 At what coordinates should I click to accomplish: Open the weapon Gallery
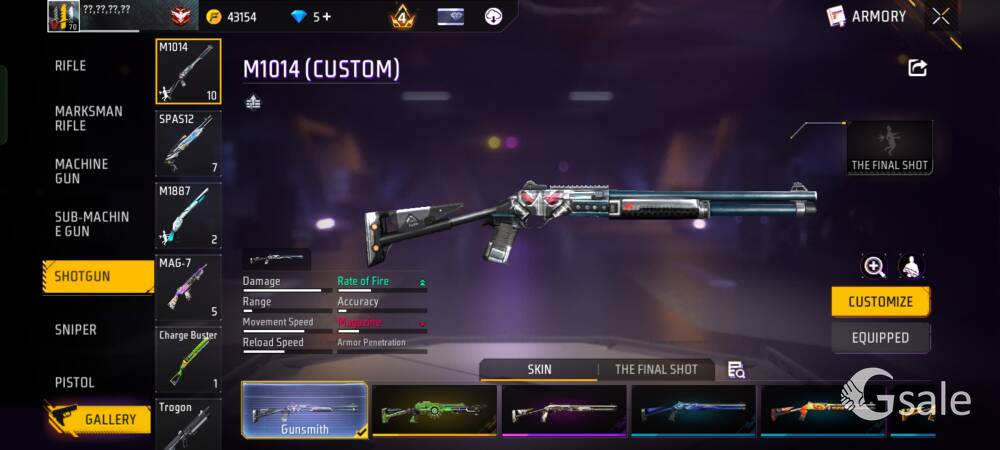tap(98, 419)
